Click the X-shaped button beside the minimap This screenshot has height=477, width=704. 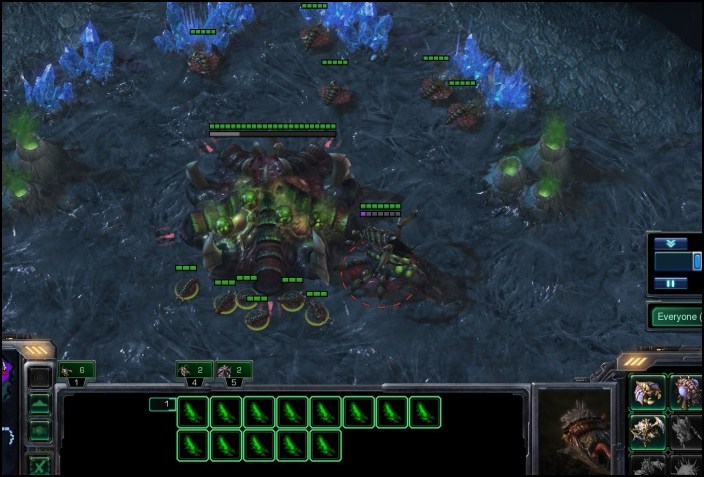tap(39, 464)
